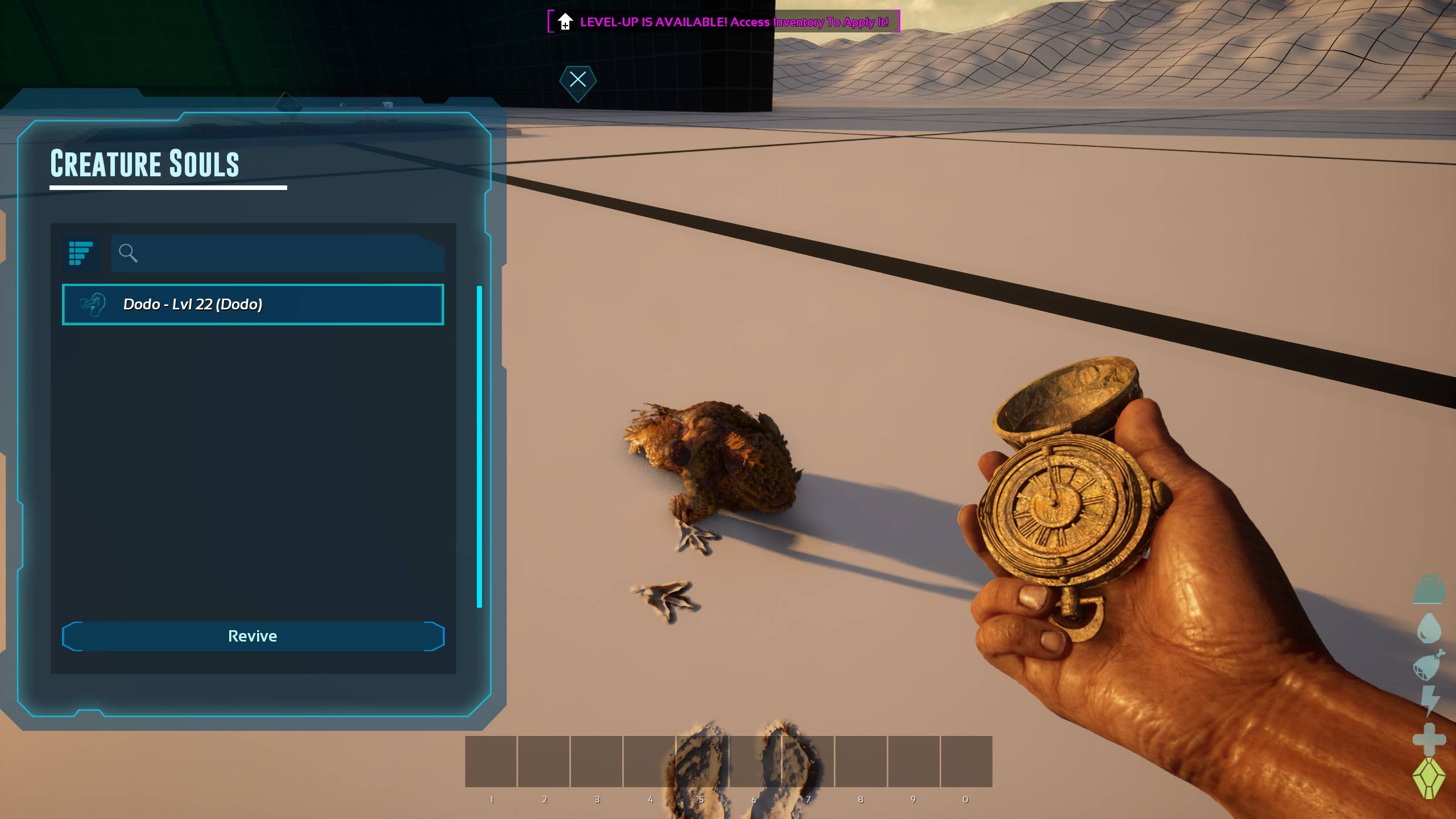Select the Dodo - Lvl 22 soul entry

click(x=253, y=304)
